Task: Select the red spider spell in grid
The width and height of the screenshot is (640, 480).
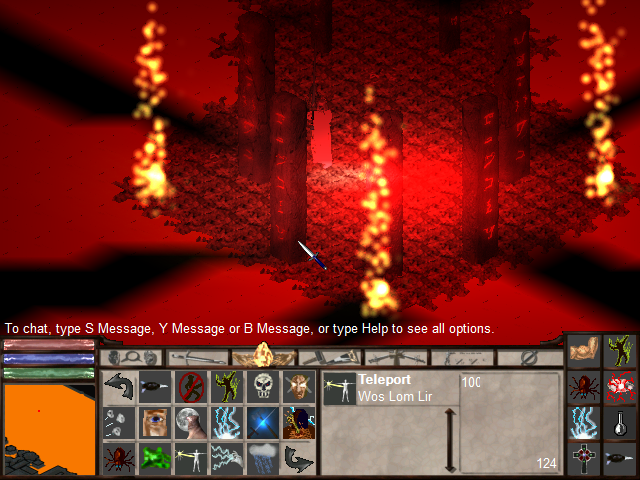Action: [x=119, y=458]
